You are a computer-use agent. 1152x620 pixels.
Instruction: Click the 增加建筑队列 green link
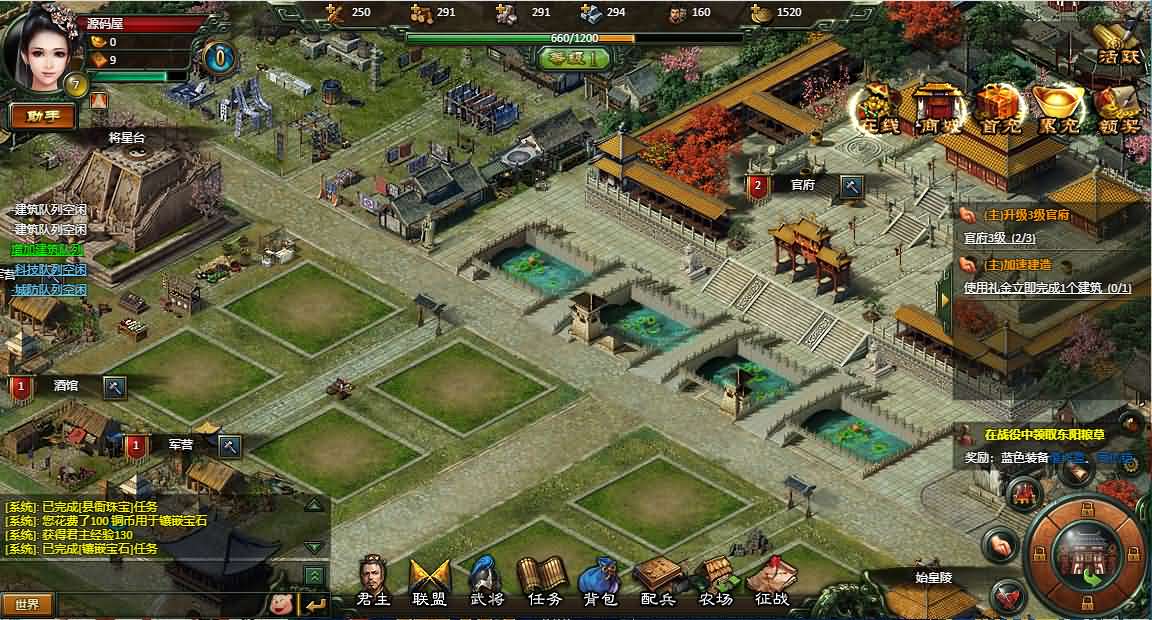pos(47,249)
